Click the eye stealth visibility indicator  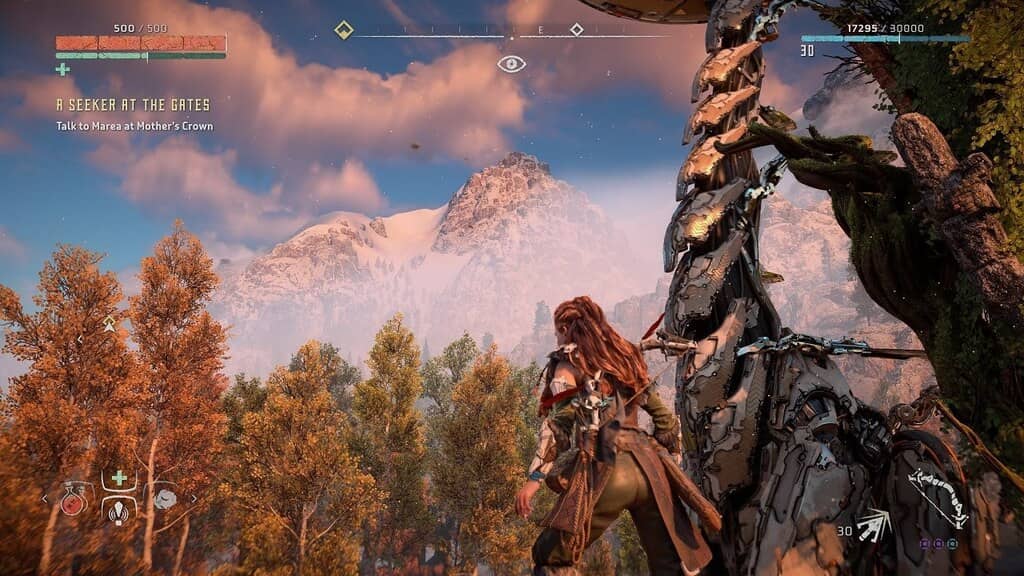tap(511, 64)
